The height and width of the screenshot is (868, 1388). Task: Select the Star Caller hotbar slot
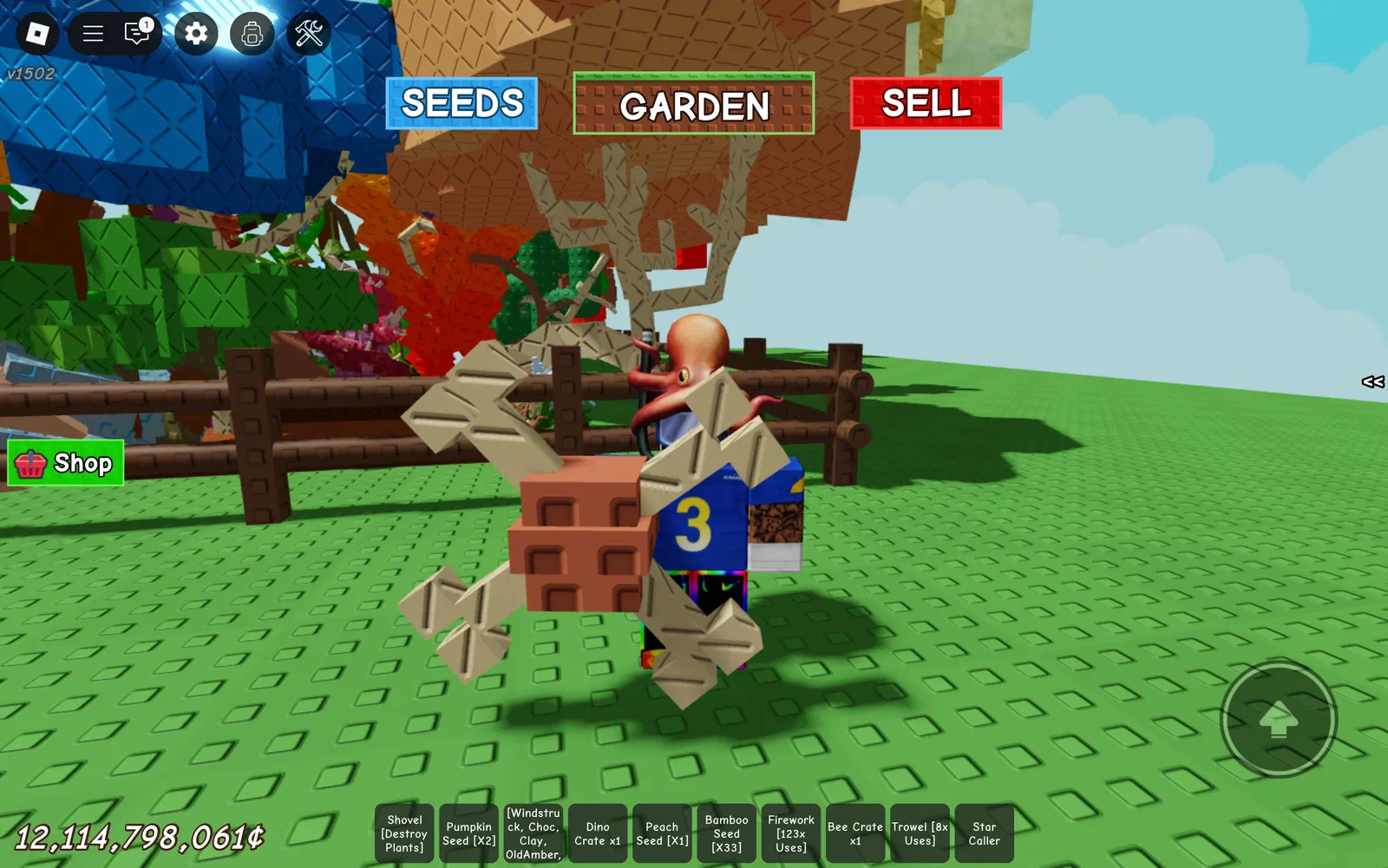(984, 833)
